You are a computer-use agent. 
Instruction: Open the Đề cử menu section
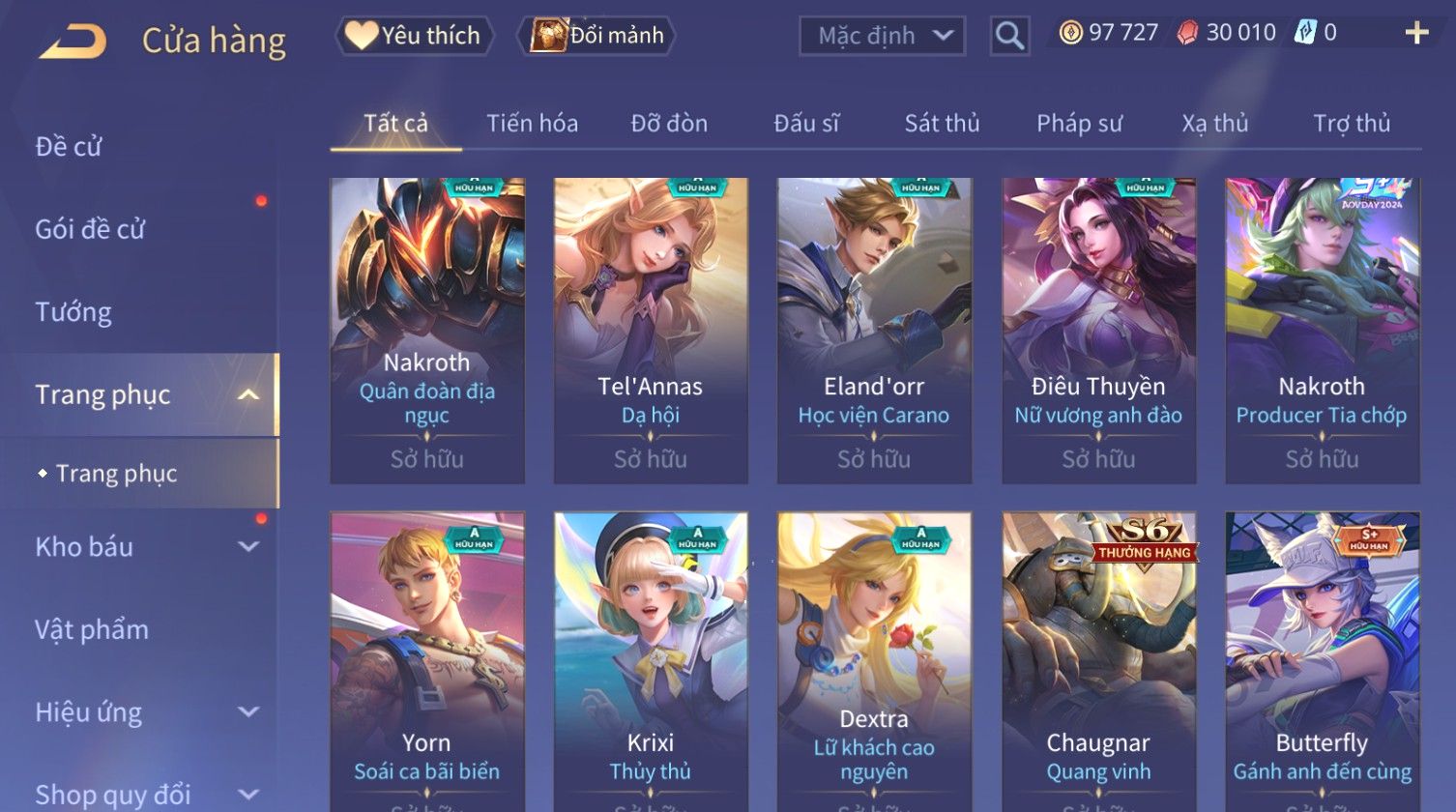pos(69,147)
